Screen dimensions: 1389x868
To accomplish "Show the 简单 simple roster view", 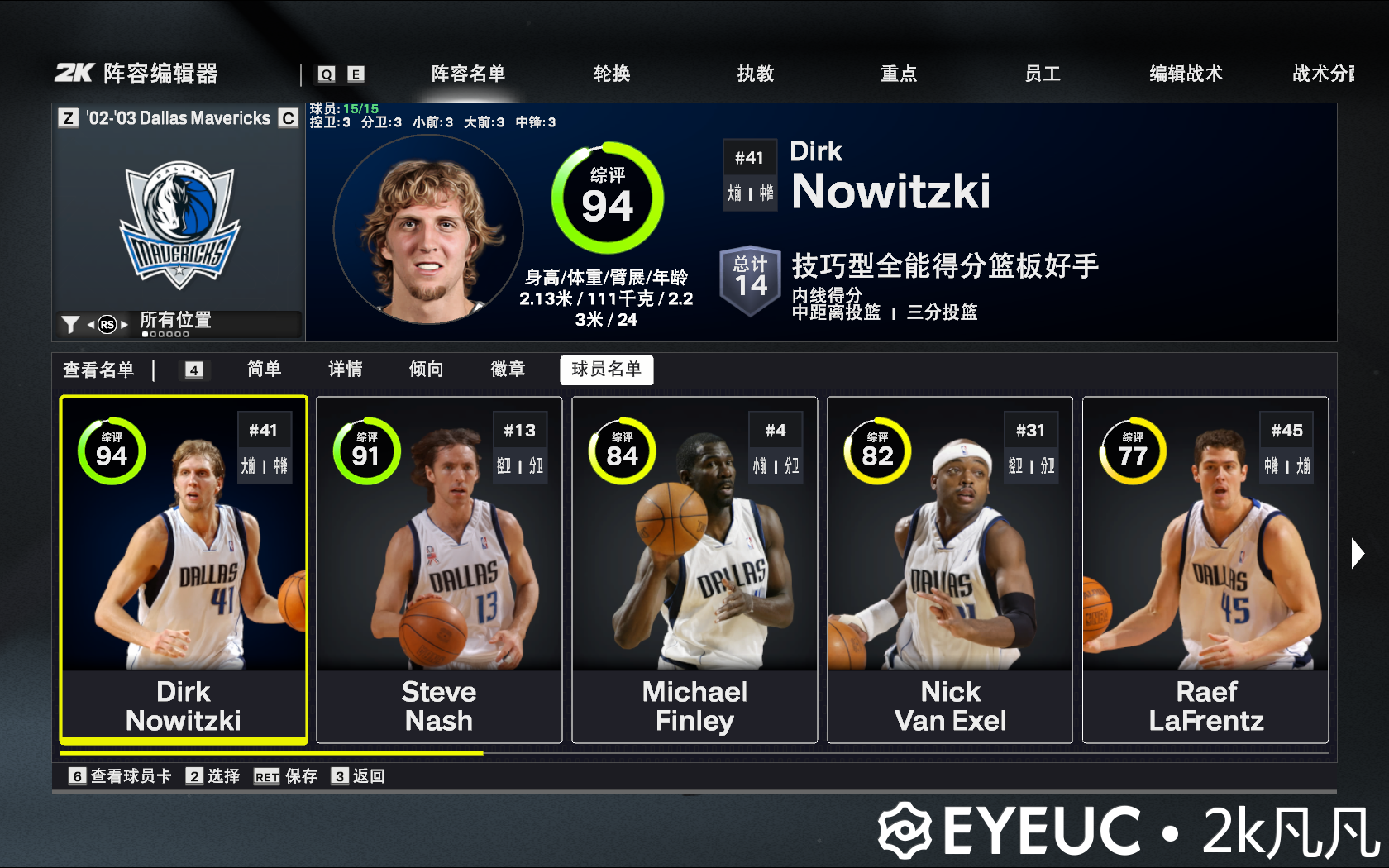I will pyautogui.click(x=265, y=369).
